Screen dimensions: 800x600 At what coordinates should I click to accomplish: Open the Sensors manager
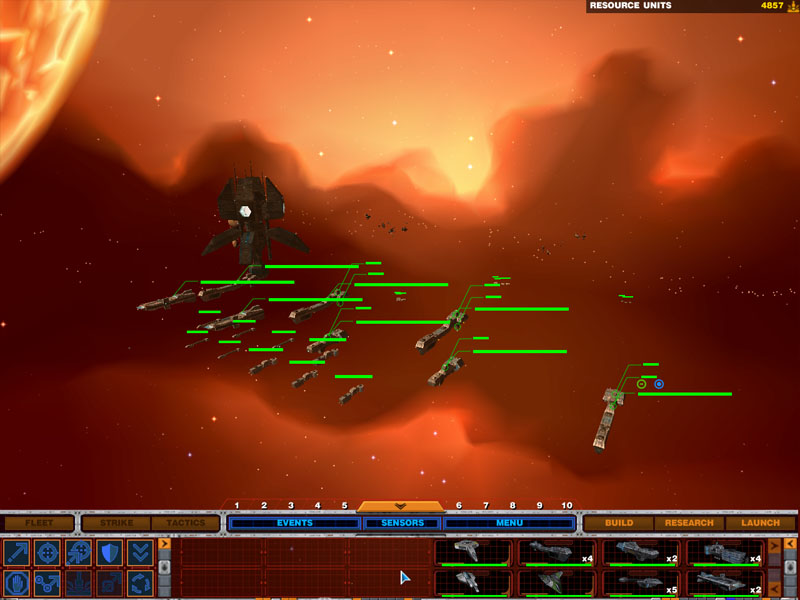(x=403, y=523)
